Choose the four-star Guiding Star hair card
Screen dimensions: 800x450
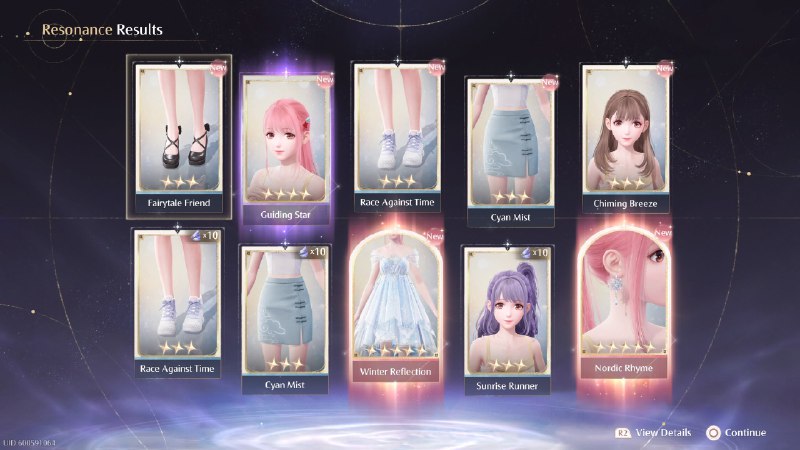point(287,144)
